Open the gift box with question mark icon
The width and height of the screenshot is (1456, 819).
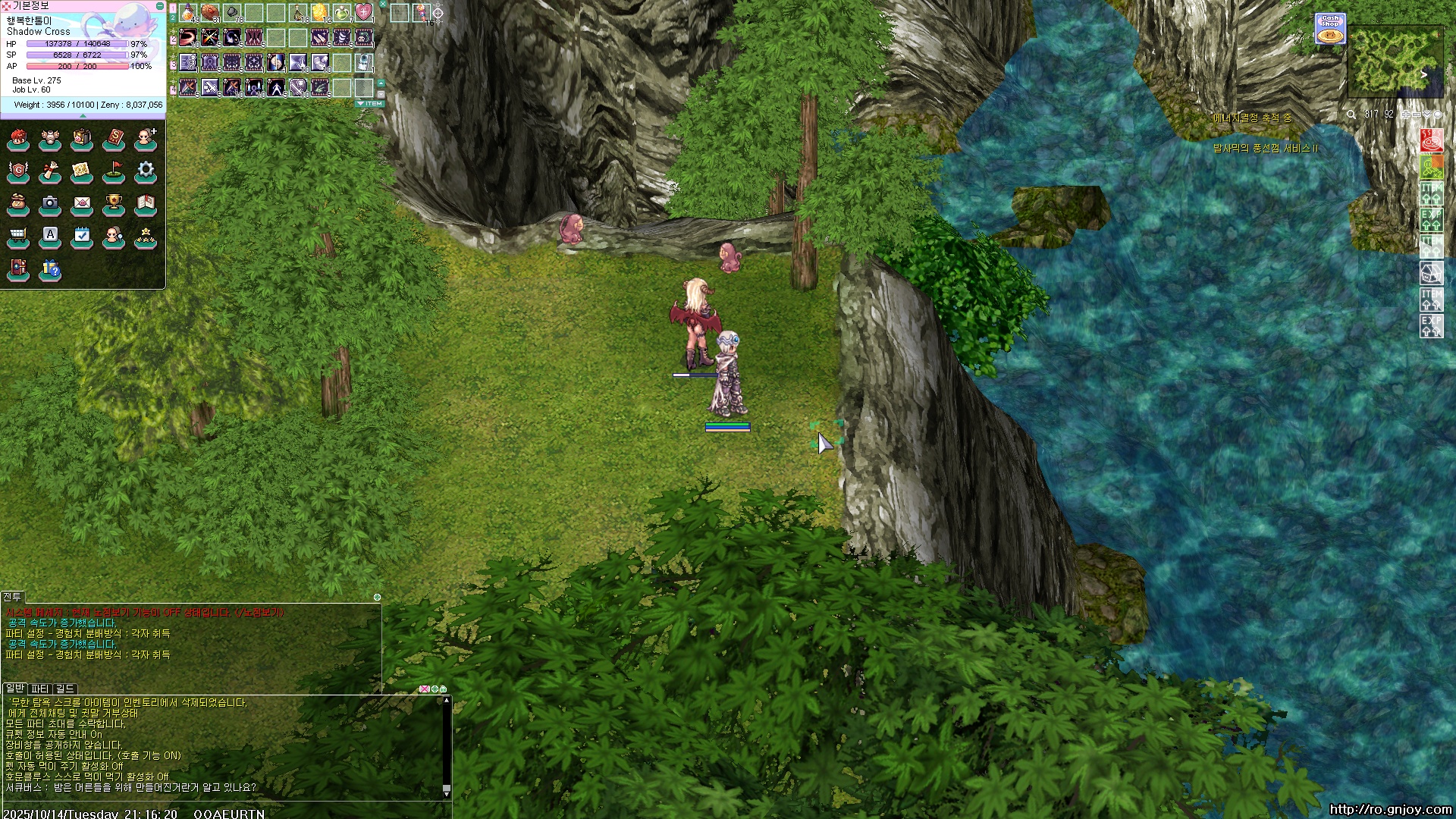point(50,269)
